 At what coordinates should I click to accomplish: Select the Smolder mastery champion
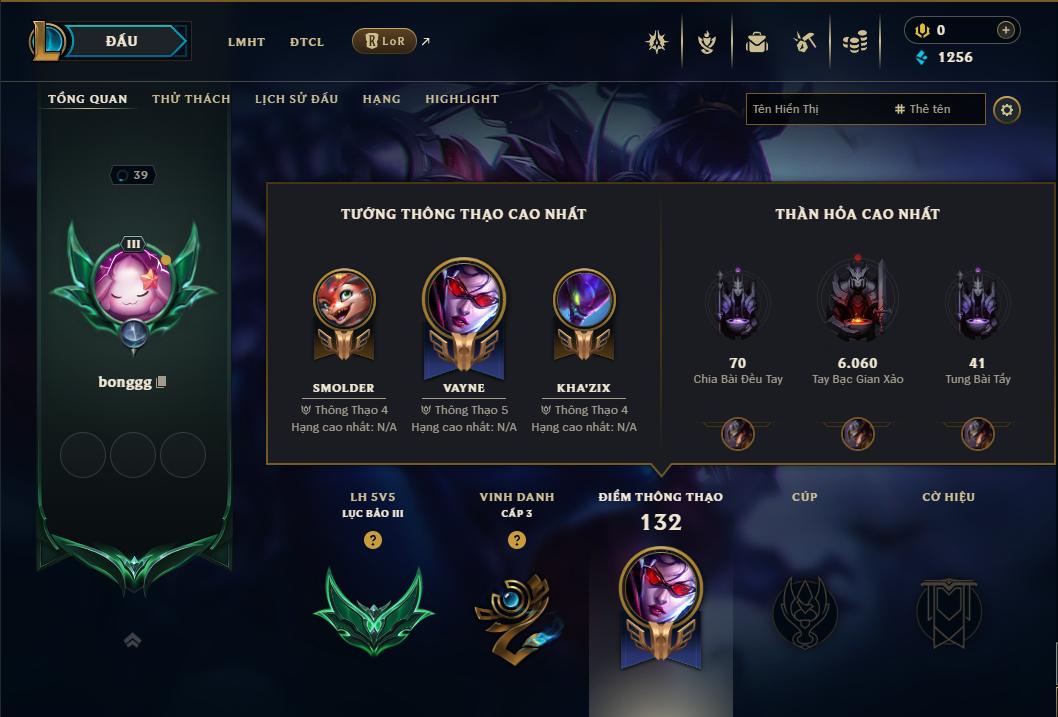click(343, 300)
